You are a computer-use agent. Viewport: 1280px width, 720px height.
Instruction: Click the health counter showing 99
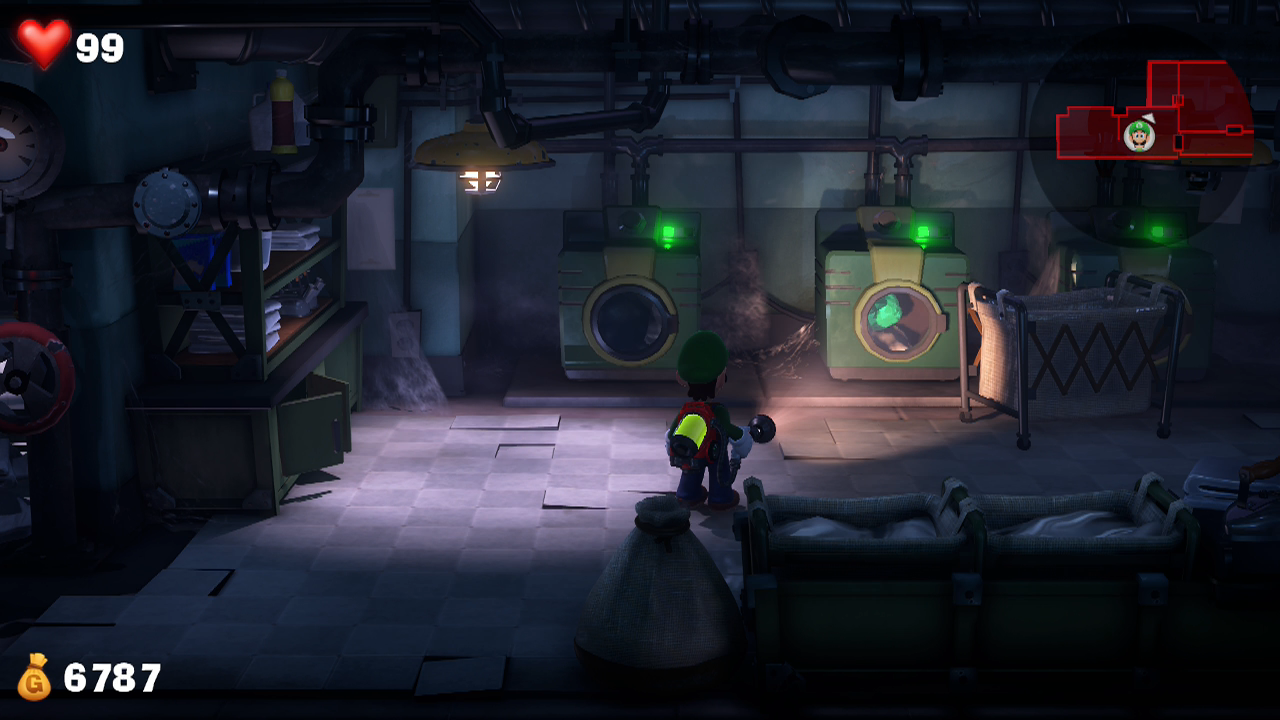point(97,44)
